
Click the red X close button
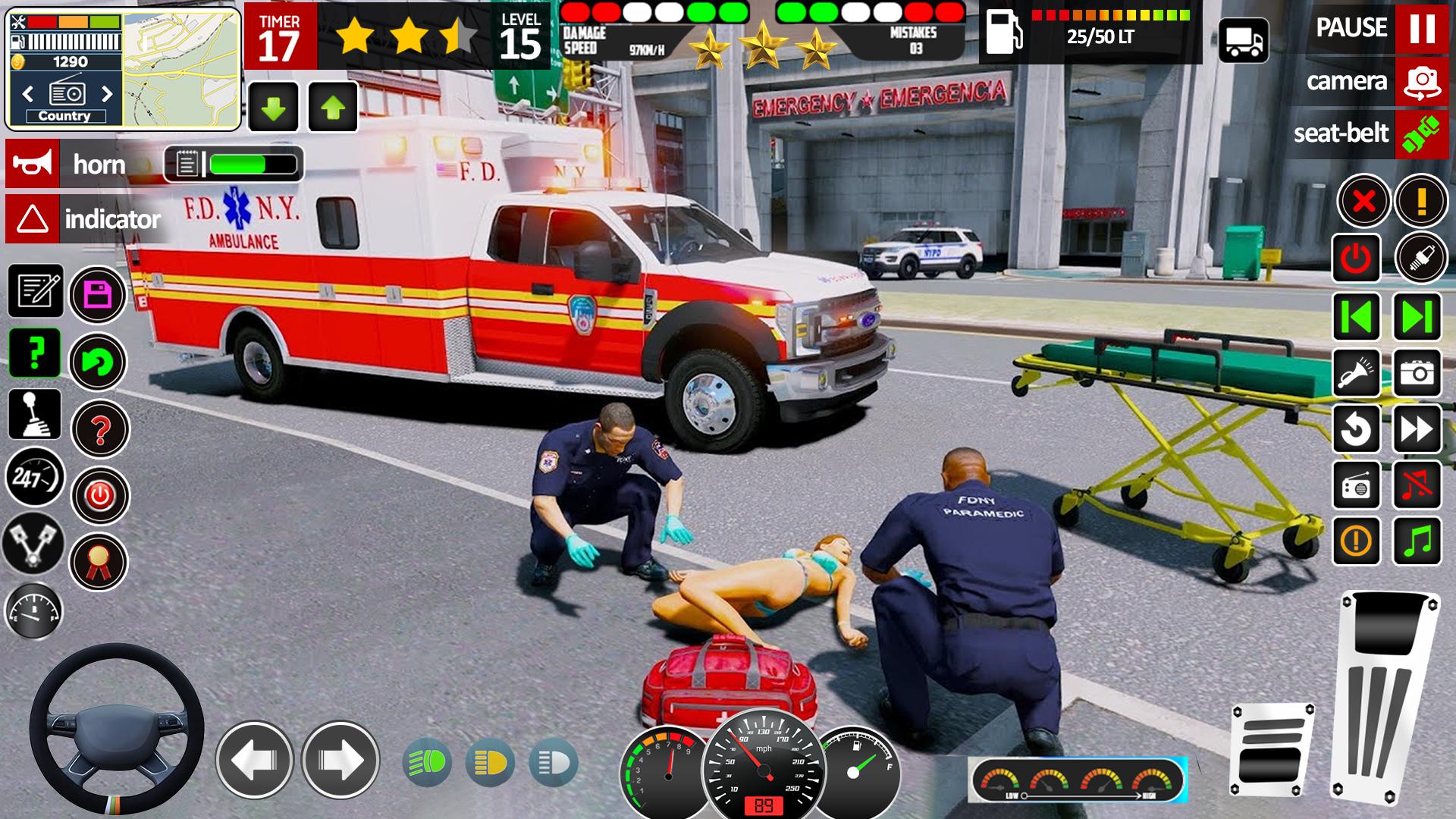pos(1363,202)
